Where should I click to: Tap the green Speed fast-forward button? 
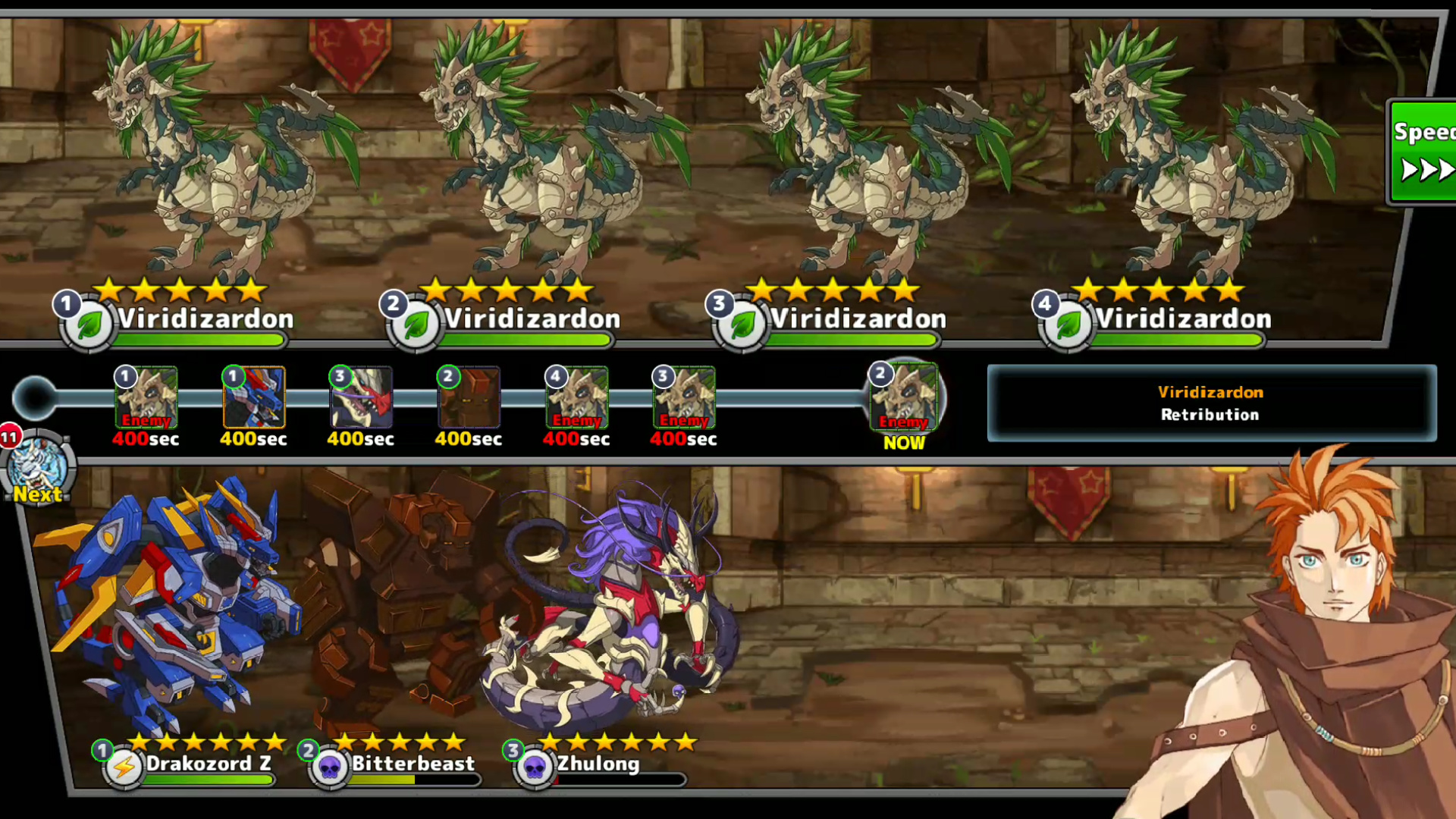tap(1423, 152)
